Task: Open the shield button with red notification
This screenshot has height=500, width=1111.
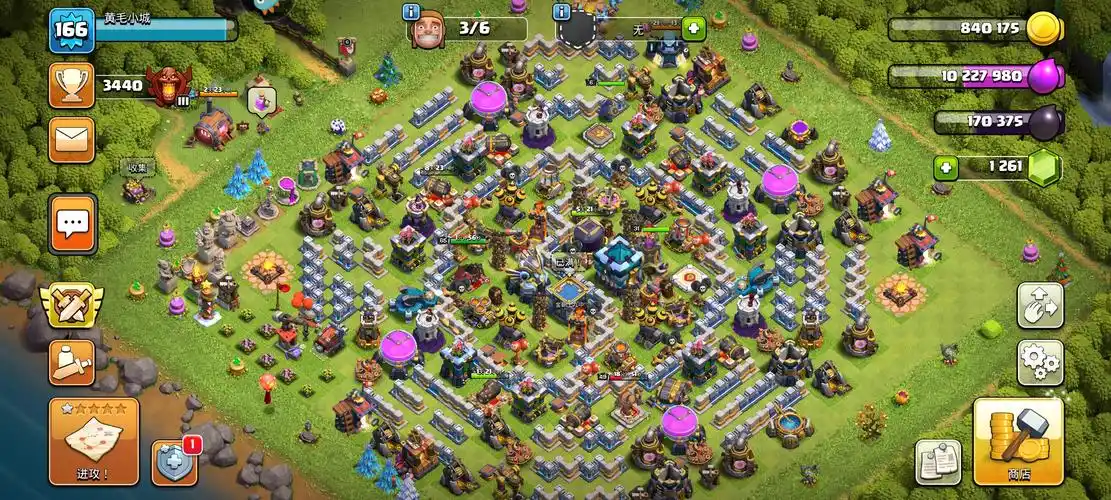Action: click(x=173, y=462)
